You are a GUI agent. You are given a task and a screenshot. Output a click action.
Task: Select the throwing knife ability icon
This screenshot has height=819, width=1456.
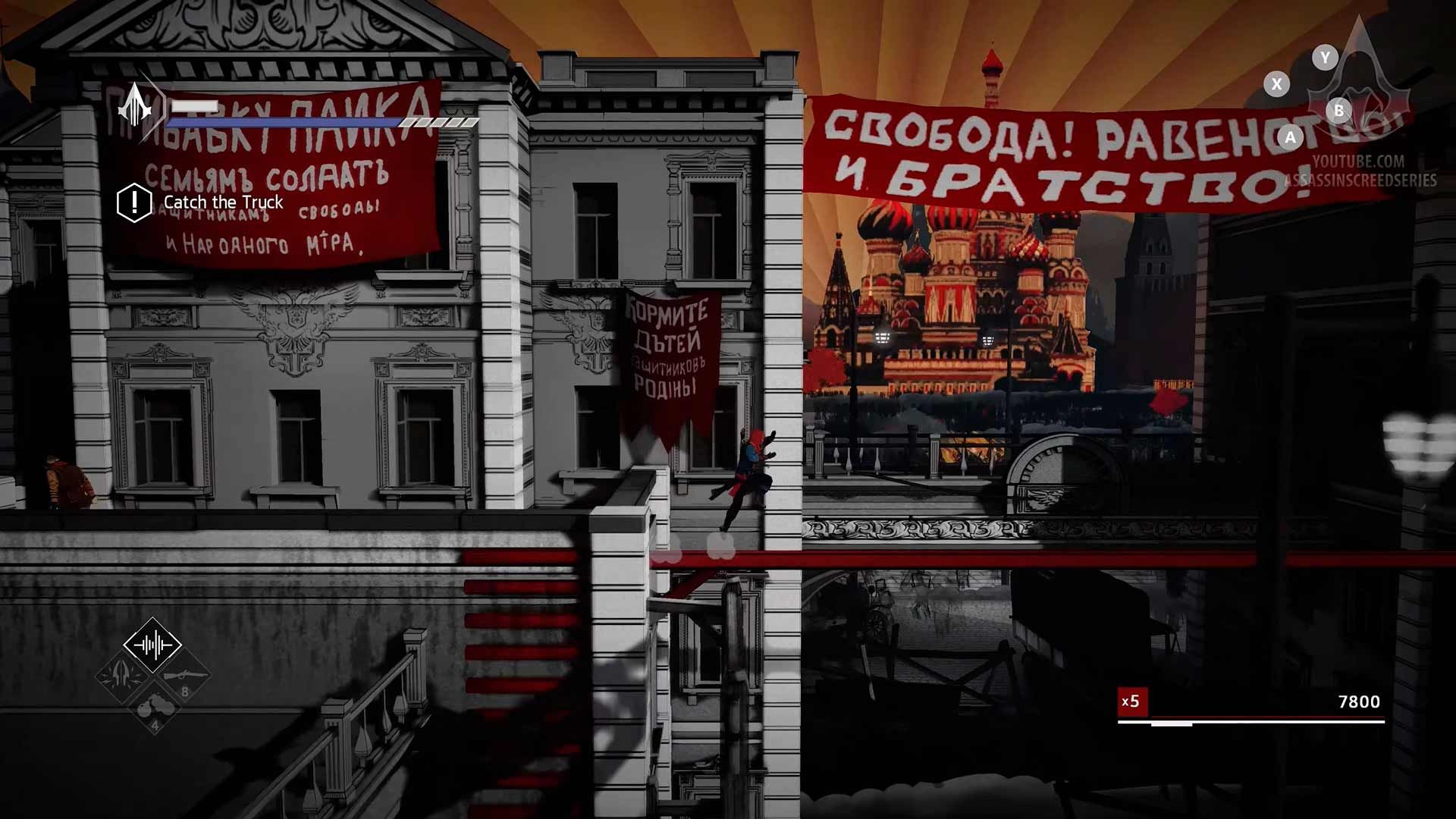[119, 676]
